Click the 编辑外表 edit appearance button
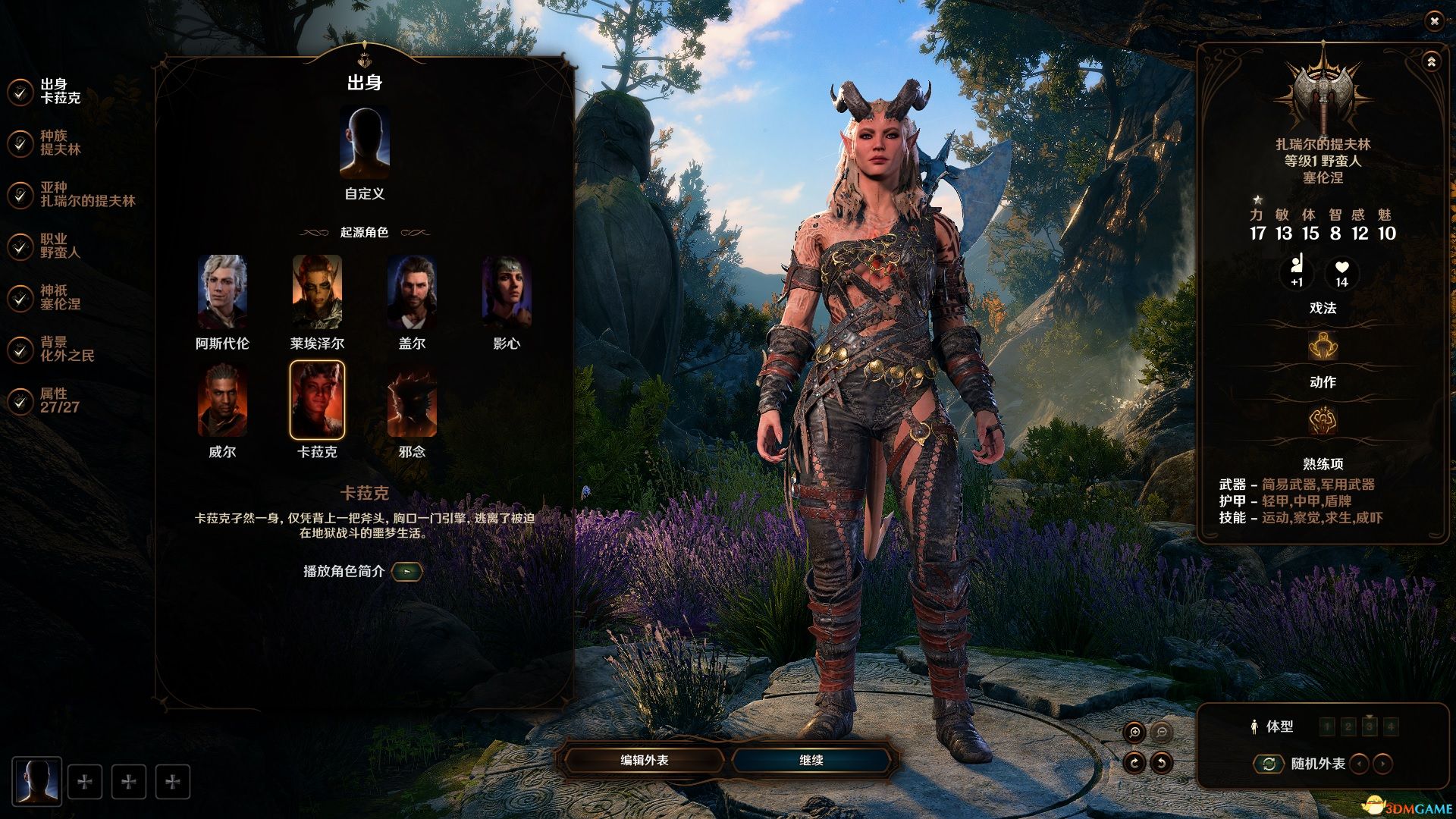The height and width of the screenshot is (819, 1456). pyautogui.click(x=645, y=760)
